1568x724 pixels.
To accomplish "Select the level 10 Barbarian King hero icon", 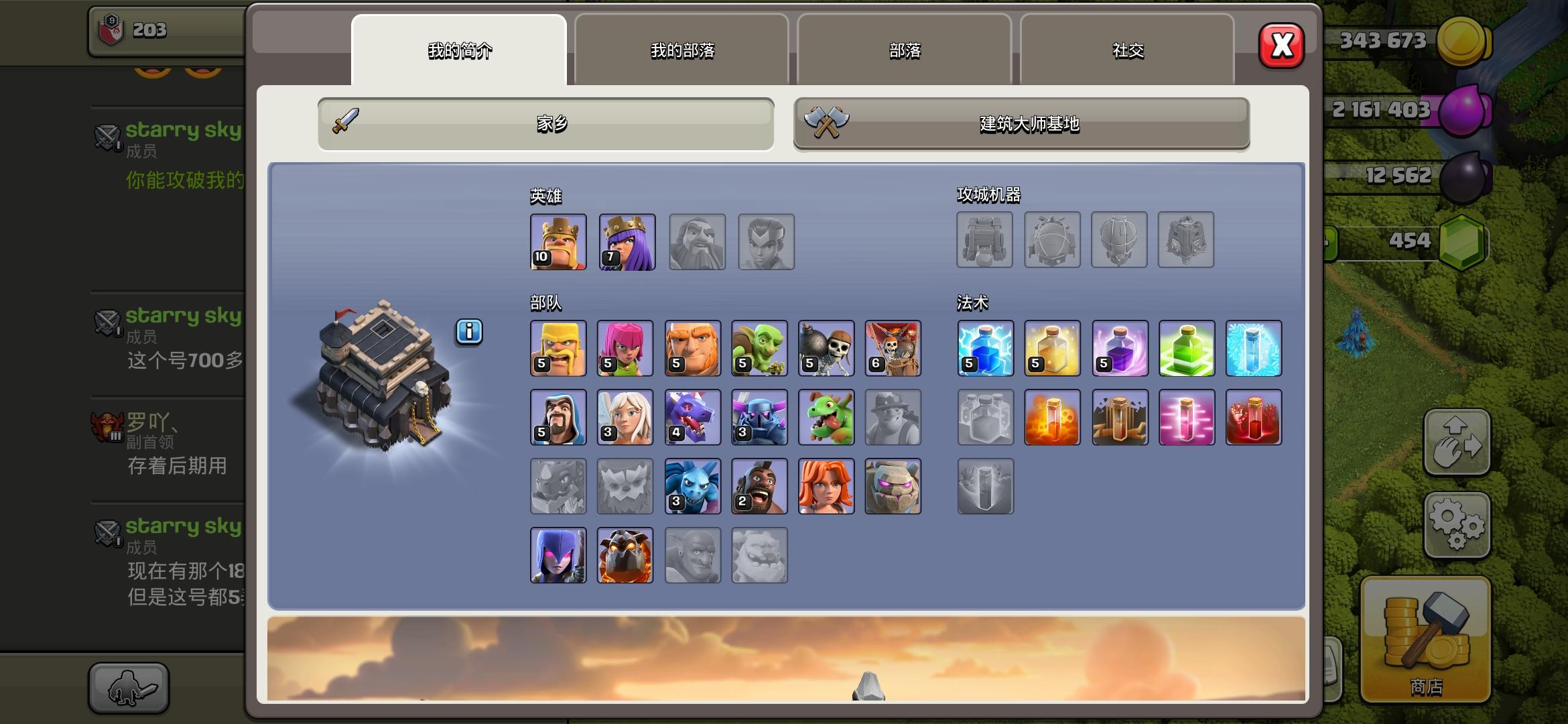I will (558, 242).
